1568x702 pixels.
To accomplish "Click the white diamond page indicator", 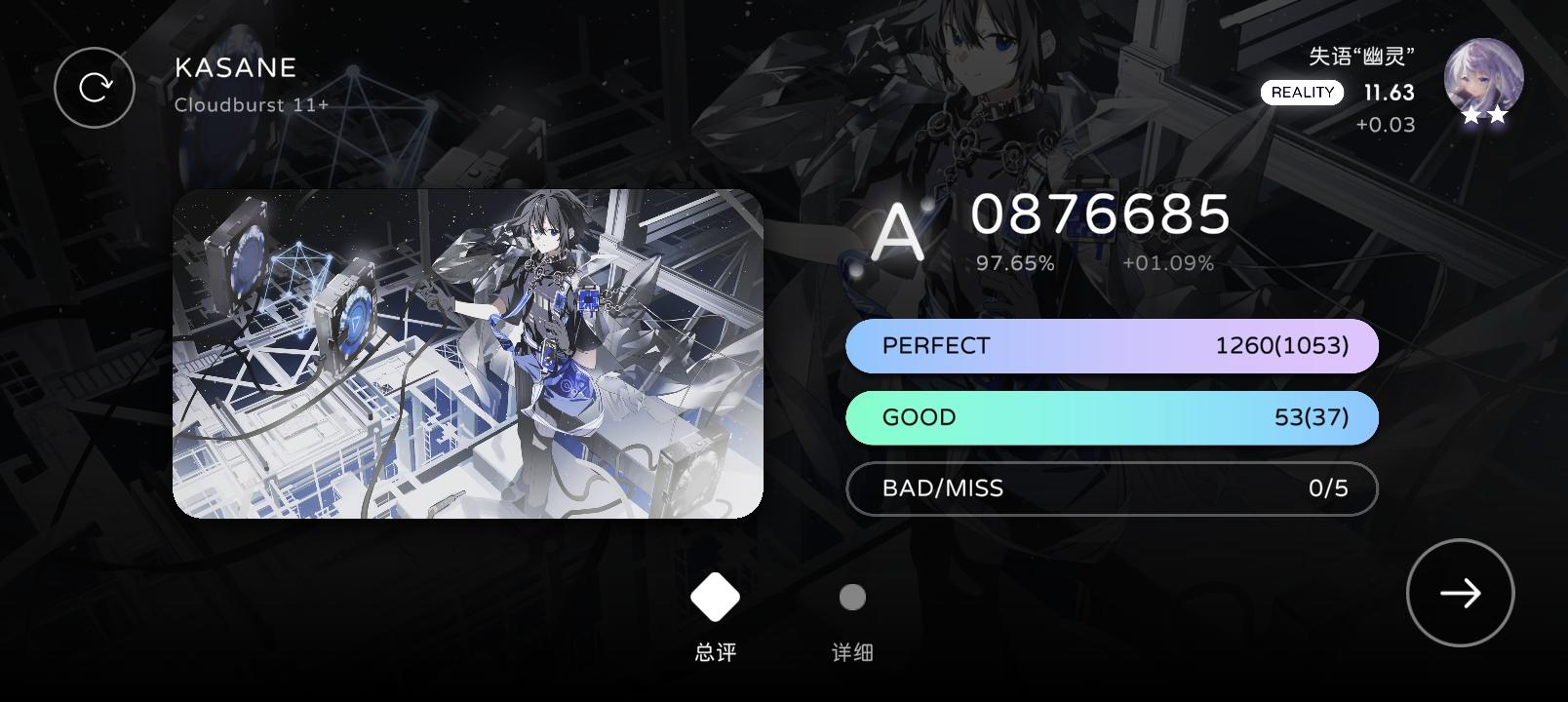I will [x=715, y=597].
